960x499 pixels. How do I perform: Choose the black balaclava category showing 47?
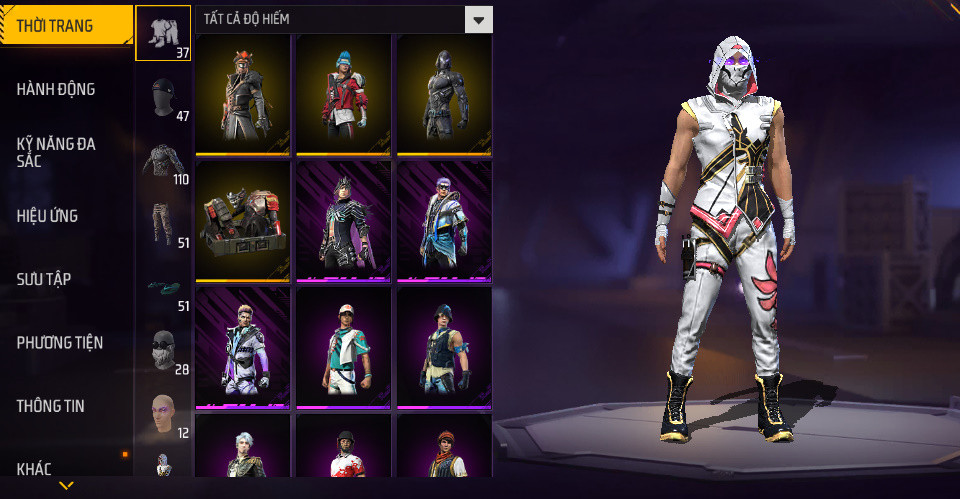[163, 97]
